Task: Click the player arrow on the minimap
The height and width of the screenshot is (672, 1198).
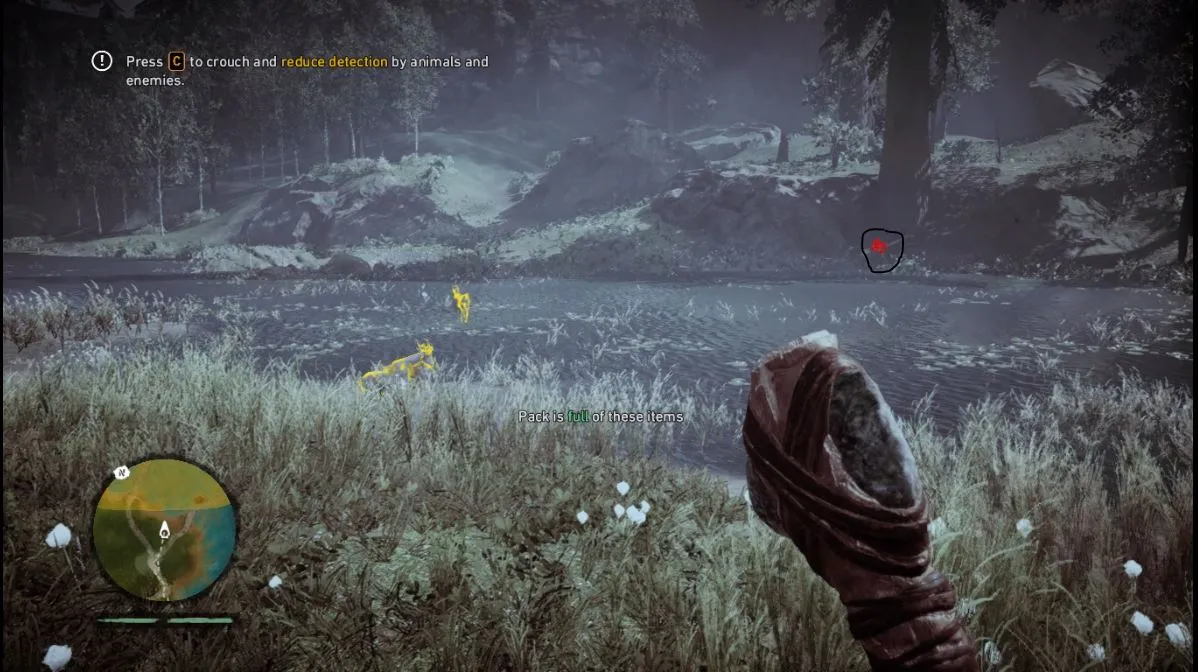Action: tap(165, 529)
